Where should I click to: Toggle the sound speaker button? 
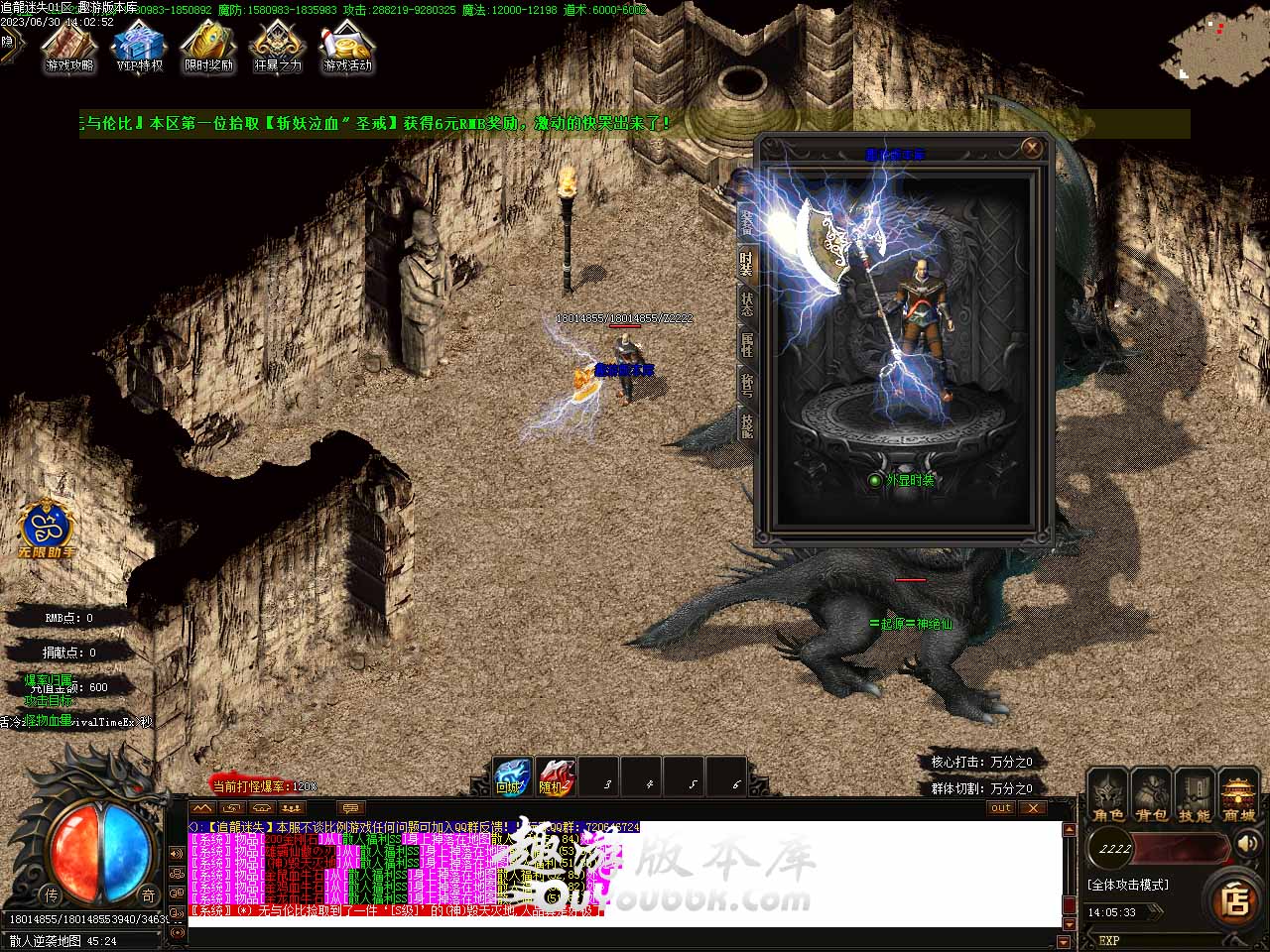(1246, 845)
